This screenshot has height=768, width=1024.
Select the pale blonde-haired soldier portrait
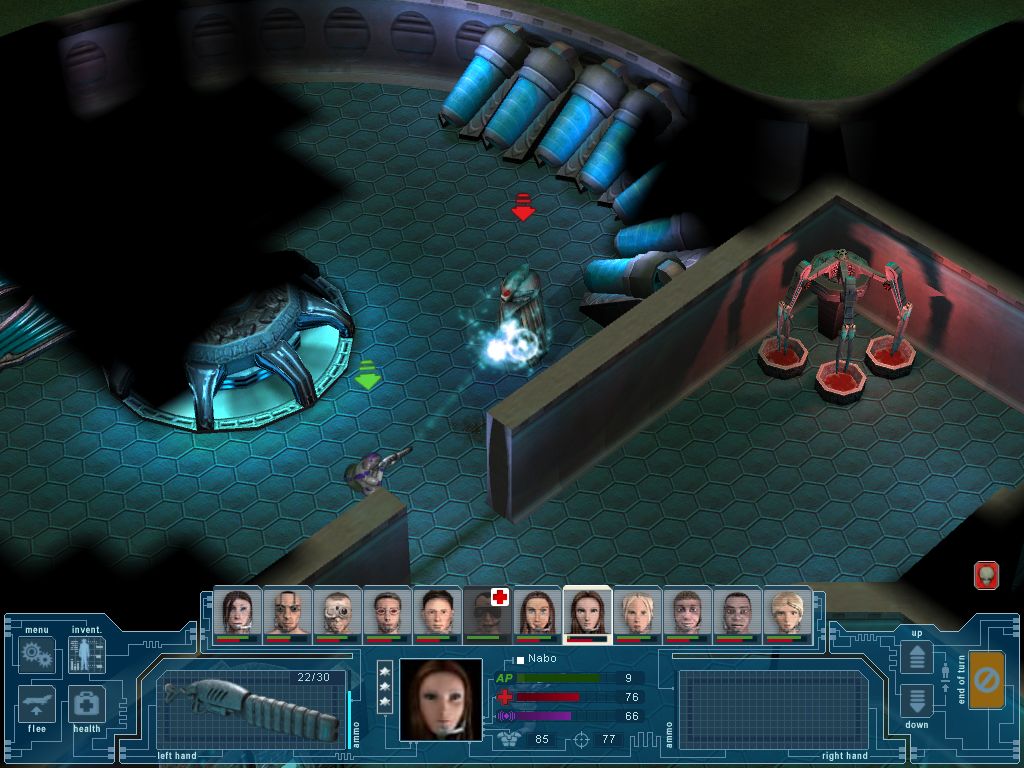(x=637, y=612)
